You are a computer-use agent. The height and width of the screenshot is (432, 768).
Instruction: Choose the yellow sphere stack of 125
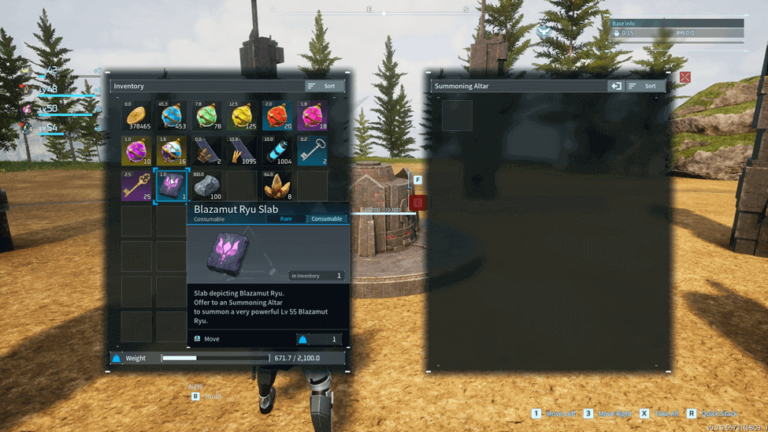(x=241, y=117)
